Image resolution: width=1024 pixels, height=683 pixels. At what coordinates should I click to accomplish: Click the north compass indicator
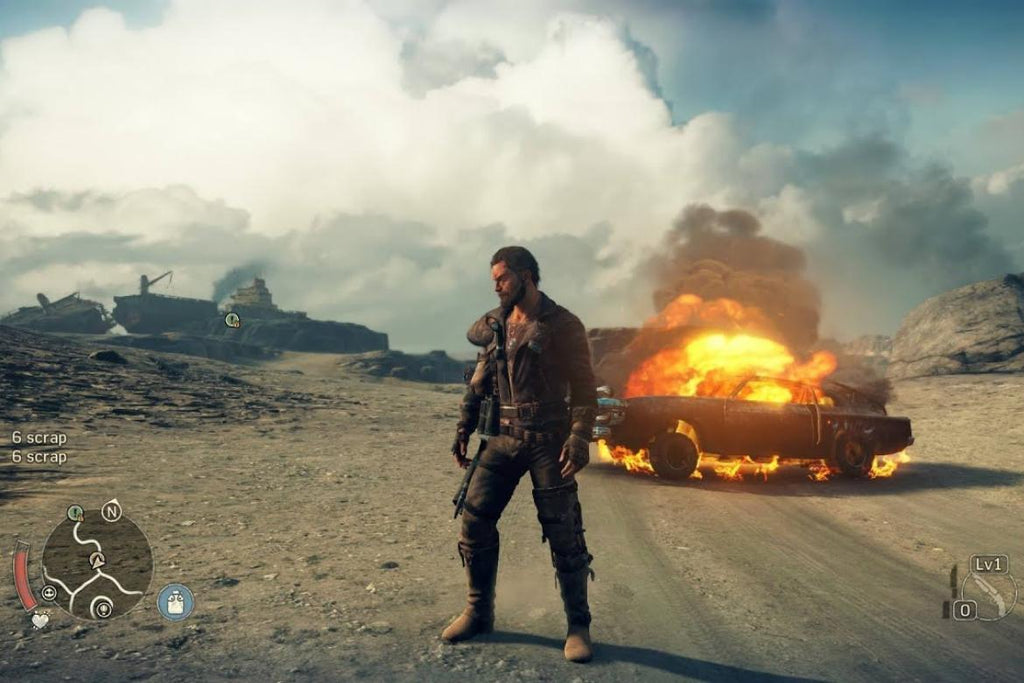tap(111, 511)
